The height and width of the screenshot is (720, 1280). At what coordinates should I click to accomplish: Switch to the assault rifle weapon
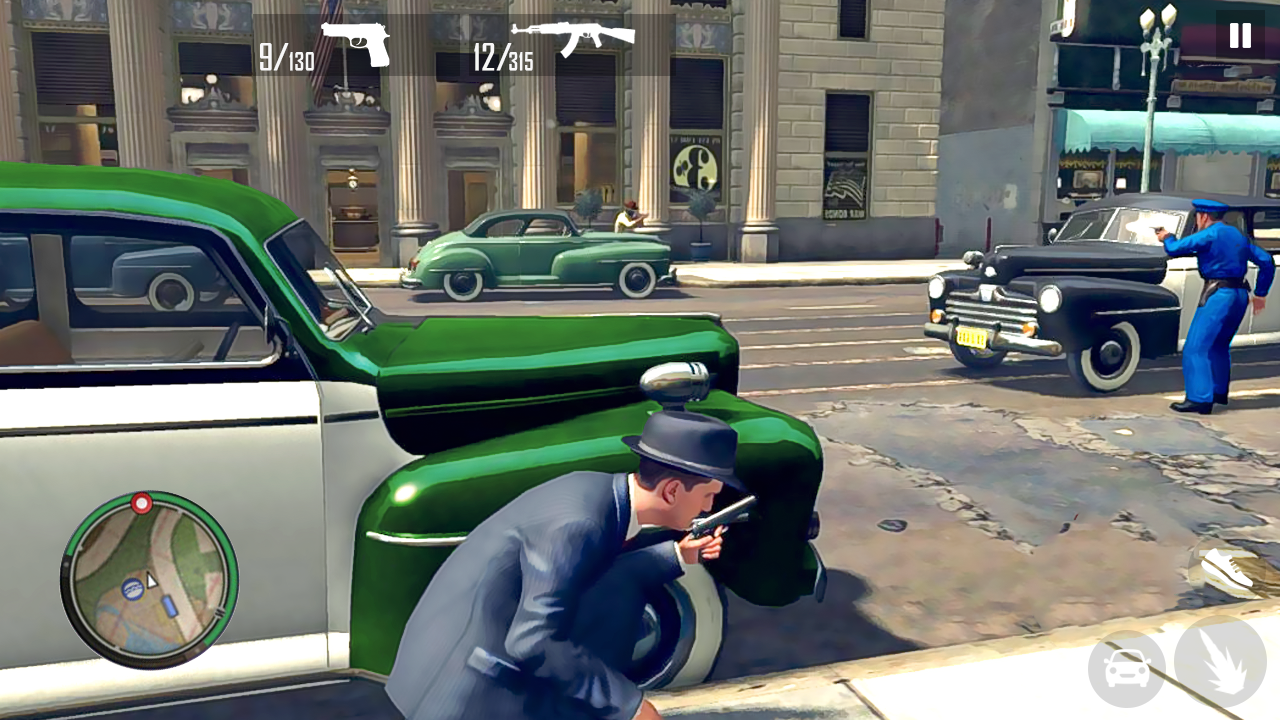coord(573,38)
